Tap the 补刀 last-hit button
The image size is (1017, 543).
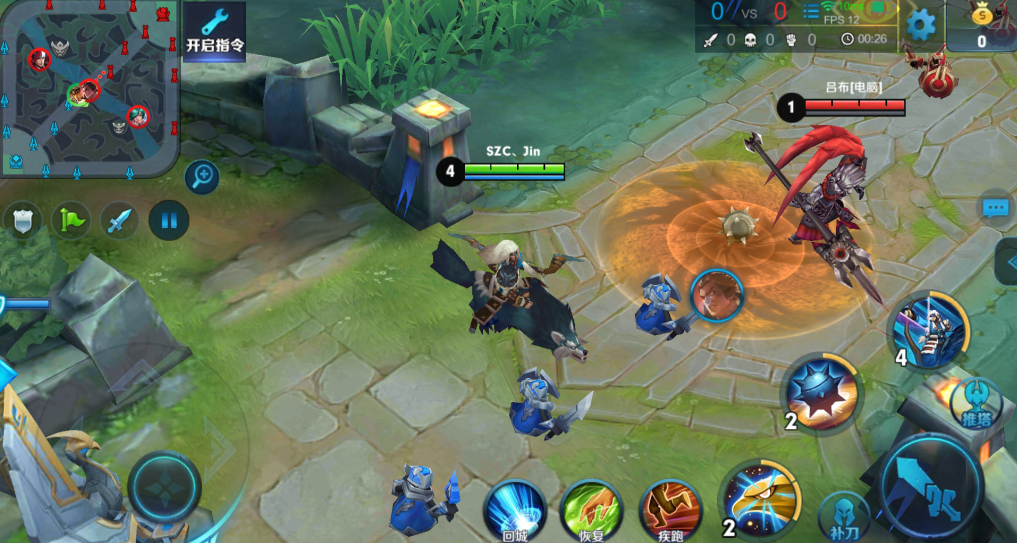[844, 517]
